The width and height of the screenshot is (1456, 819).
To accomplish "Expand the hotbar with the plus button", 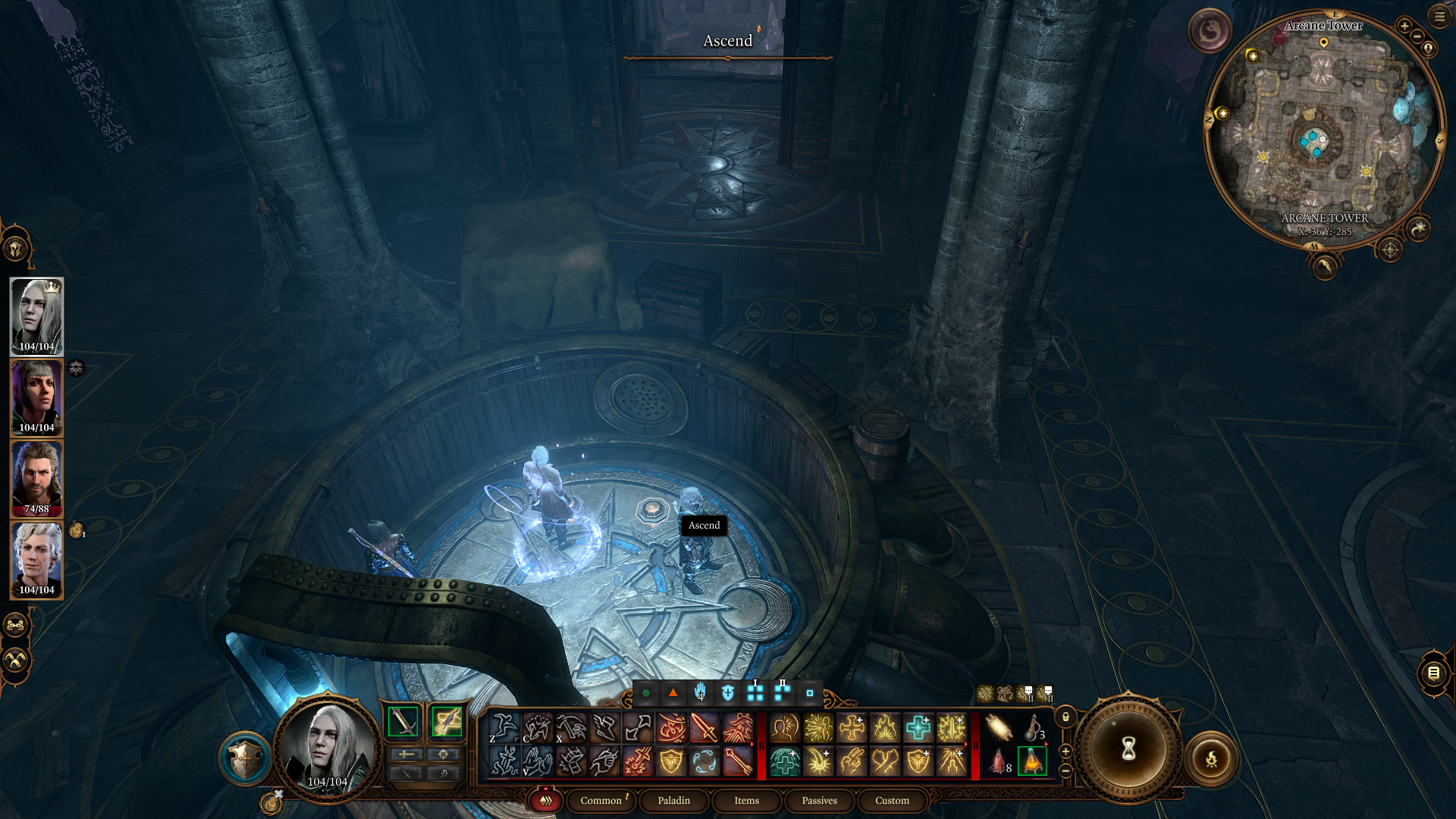I will point(1065,752).
